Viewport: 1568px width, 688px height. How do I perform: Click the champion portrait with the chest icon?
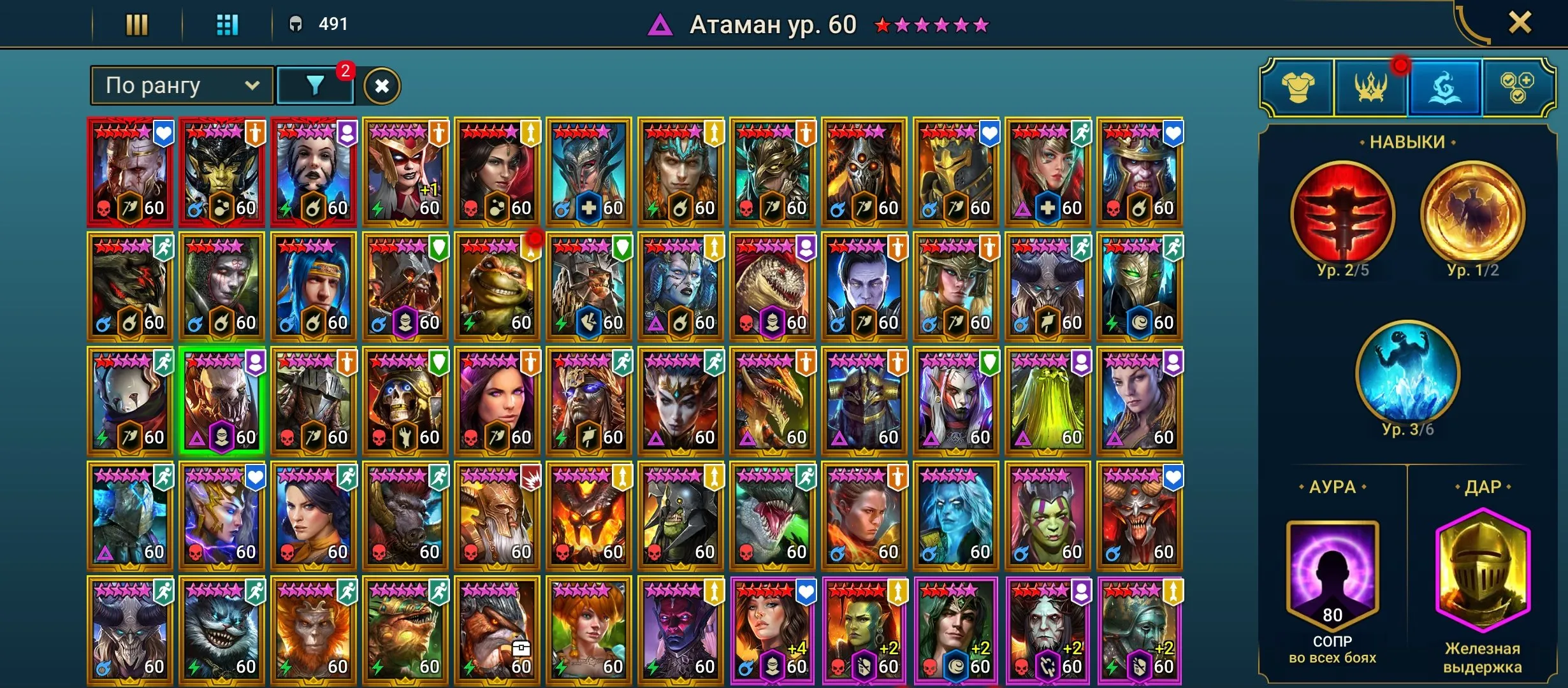pyautogui.click(x=497, y=631)
